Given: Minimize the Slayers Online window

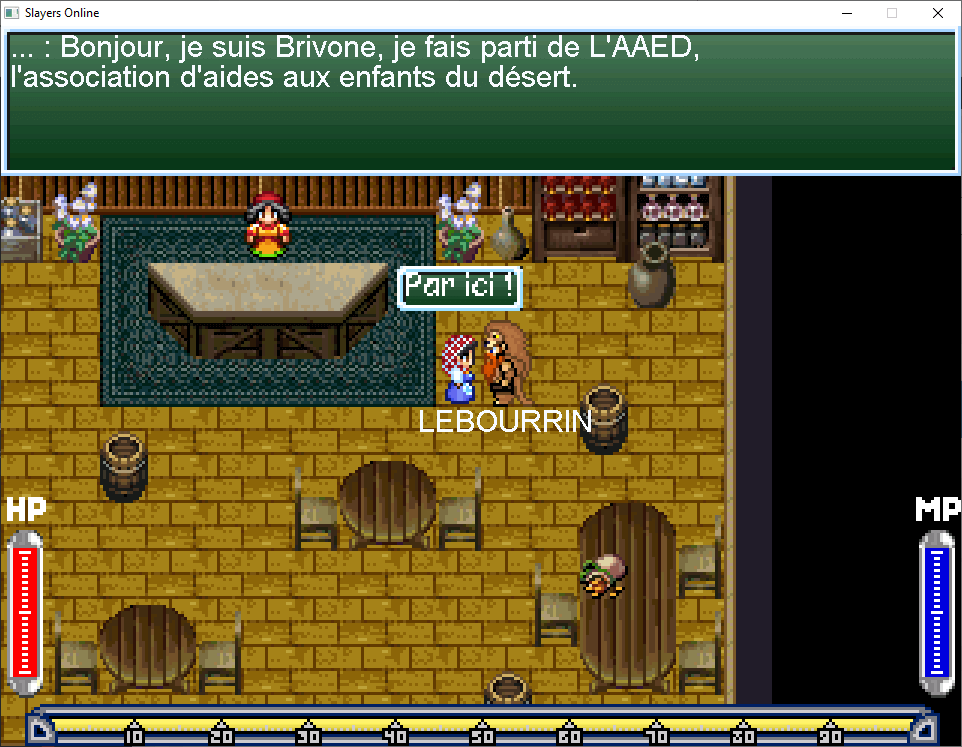Looking at the screenshot, I should [846, 14].
